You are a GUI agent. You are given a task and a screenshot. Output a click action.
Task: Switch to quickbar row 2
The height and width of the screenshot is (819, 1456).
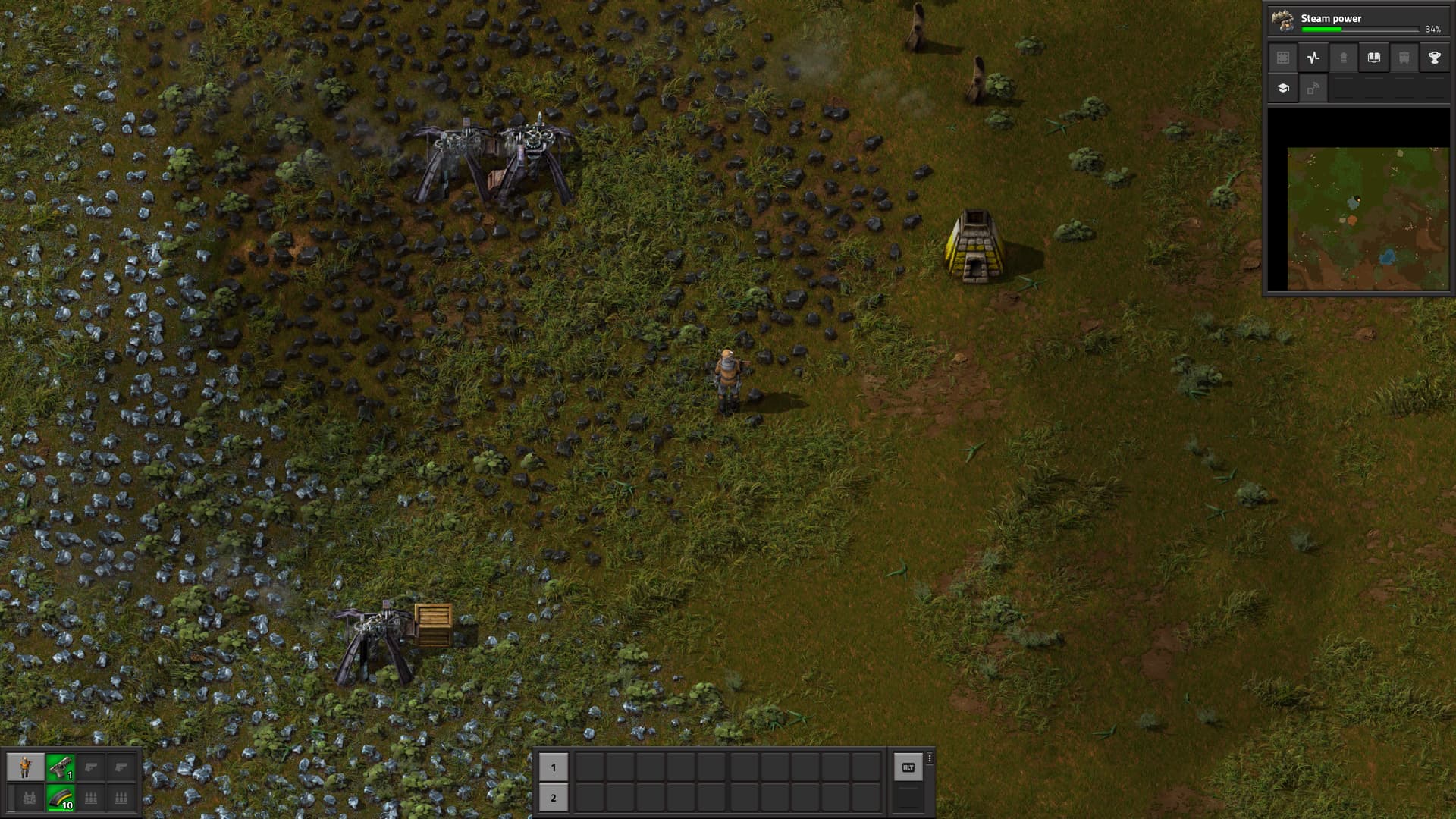pyautogui.click(x=553, y=798)
